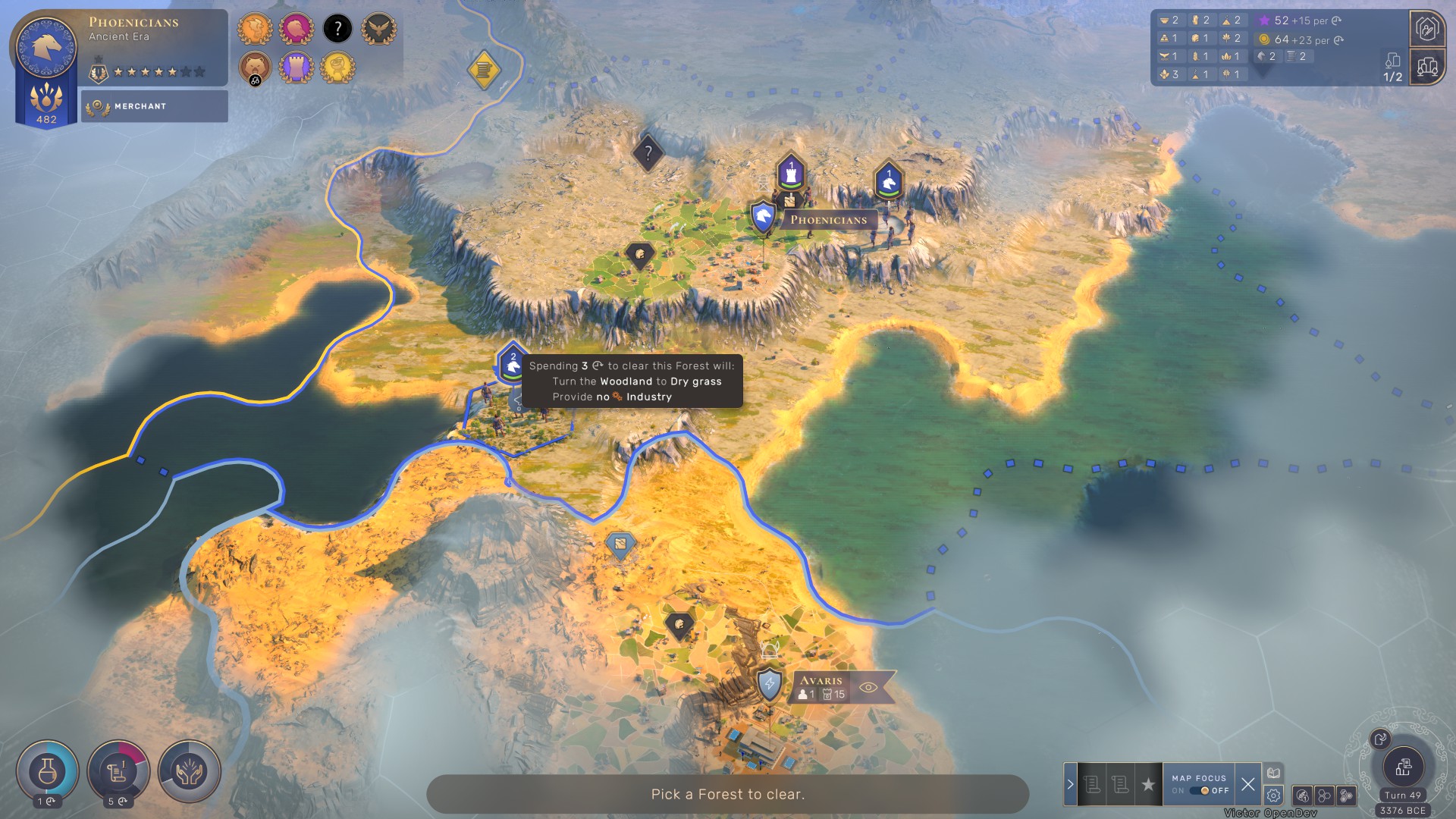Select the unknown question mark empire badge
The height and width of the screenshot is (819, 1456).
point(337,30)
